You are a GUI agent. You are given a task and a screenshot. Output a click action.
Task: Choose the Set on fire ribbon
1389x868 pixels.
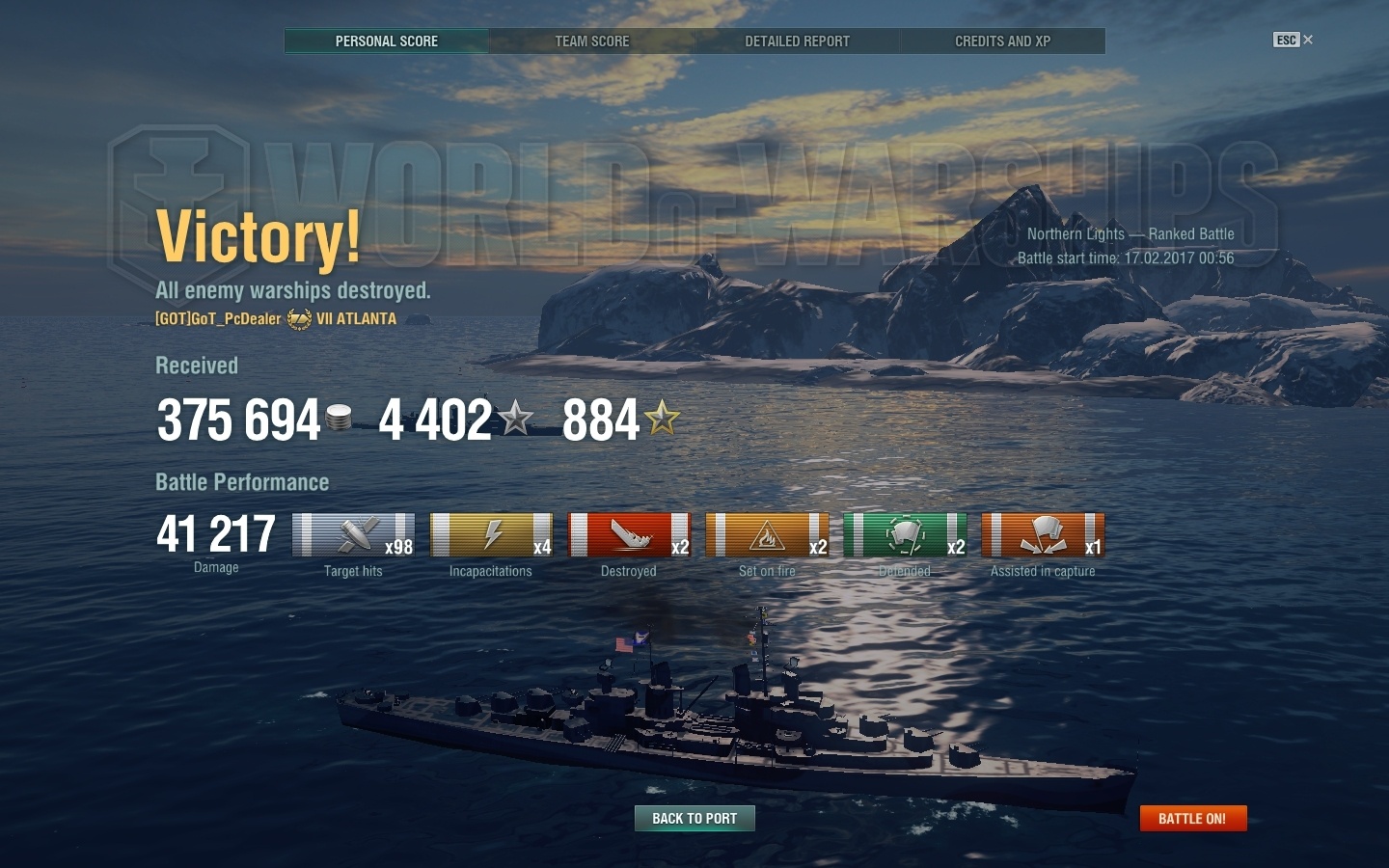767,535
